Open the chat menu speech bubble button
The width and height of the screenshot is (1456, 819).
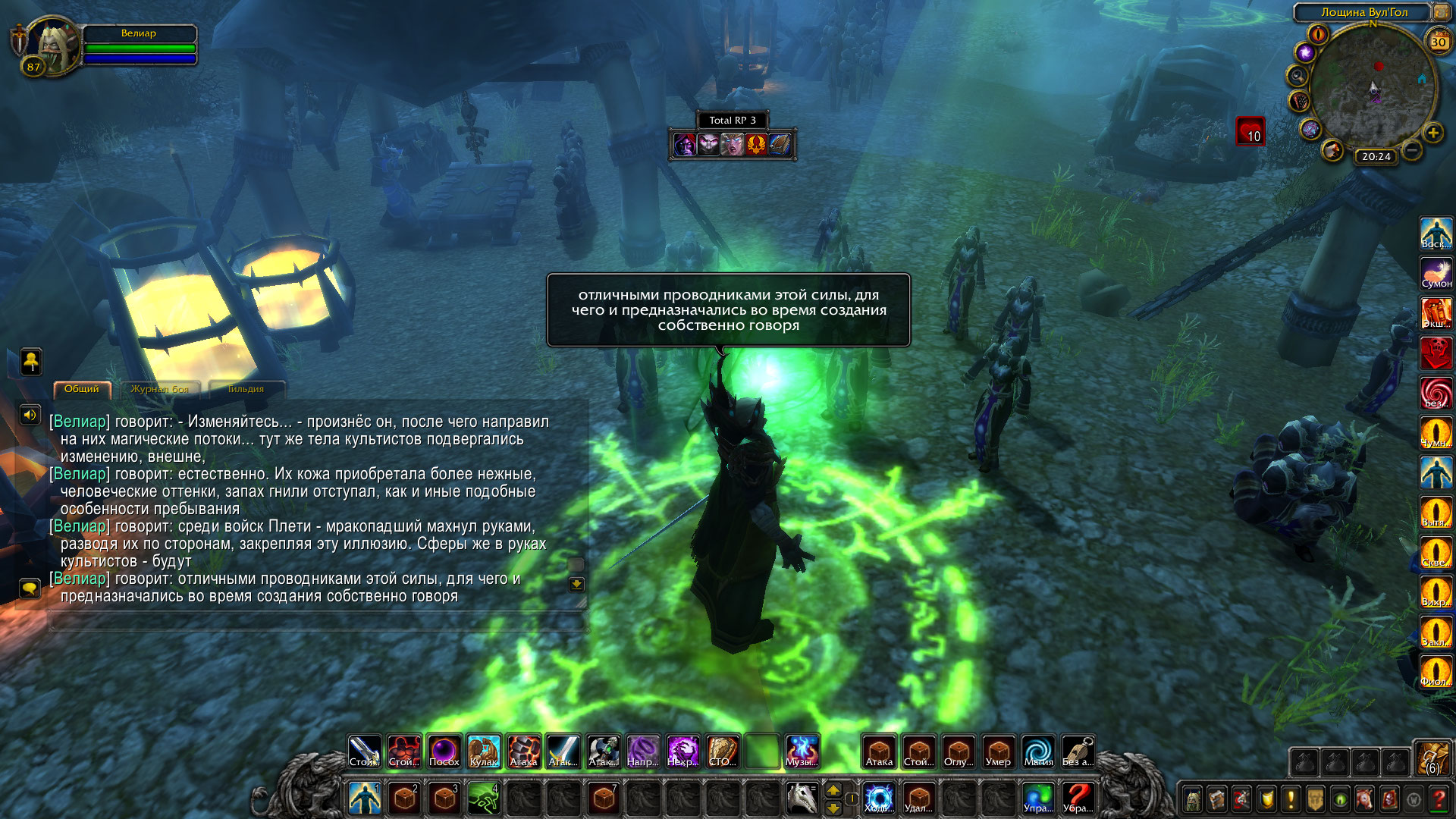30,588
